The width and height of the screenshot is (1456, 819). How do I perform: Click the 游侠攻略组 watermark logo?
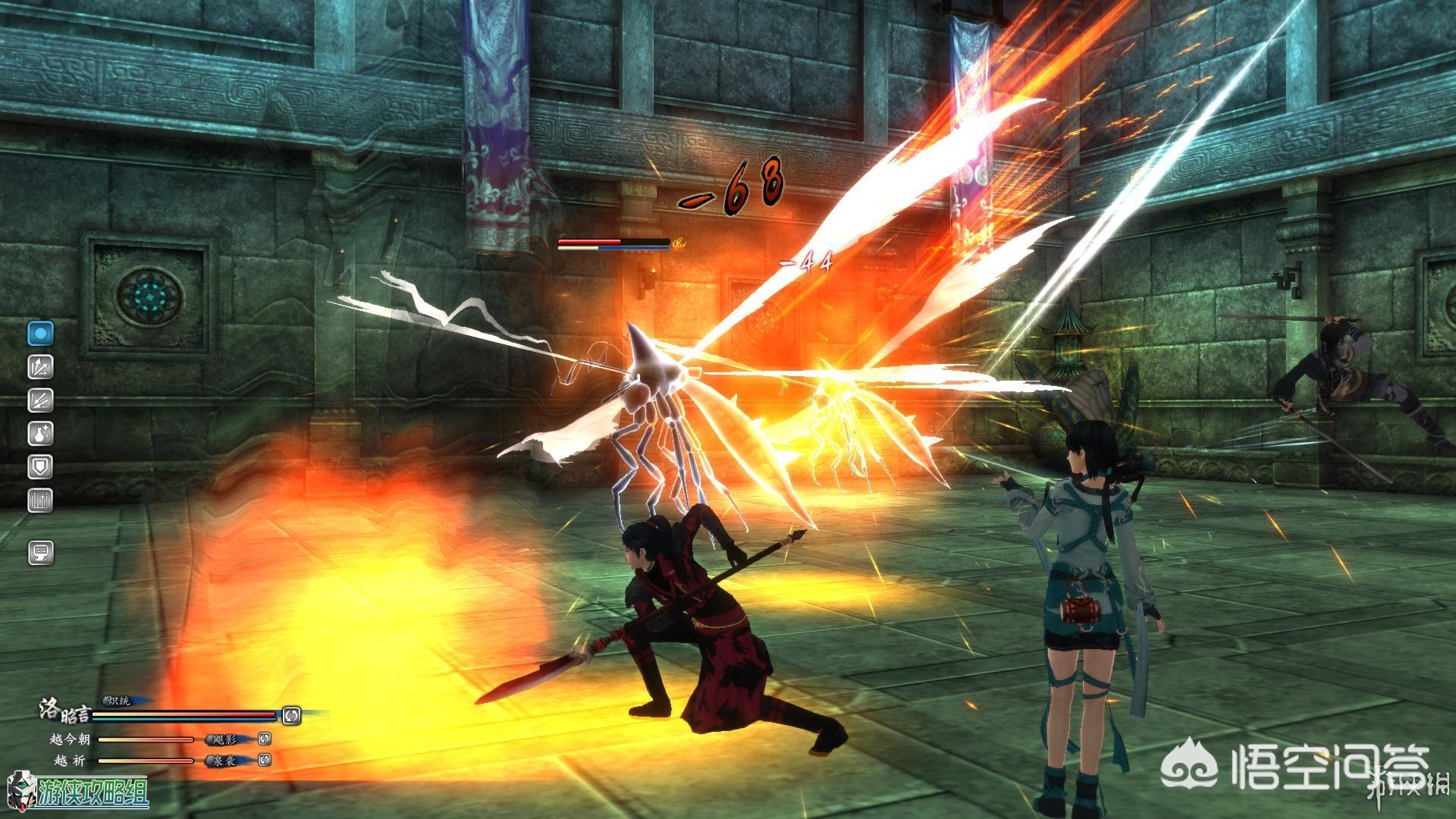(79, 792)
